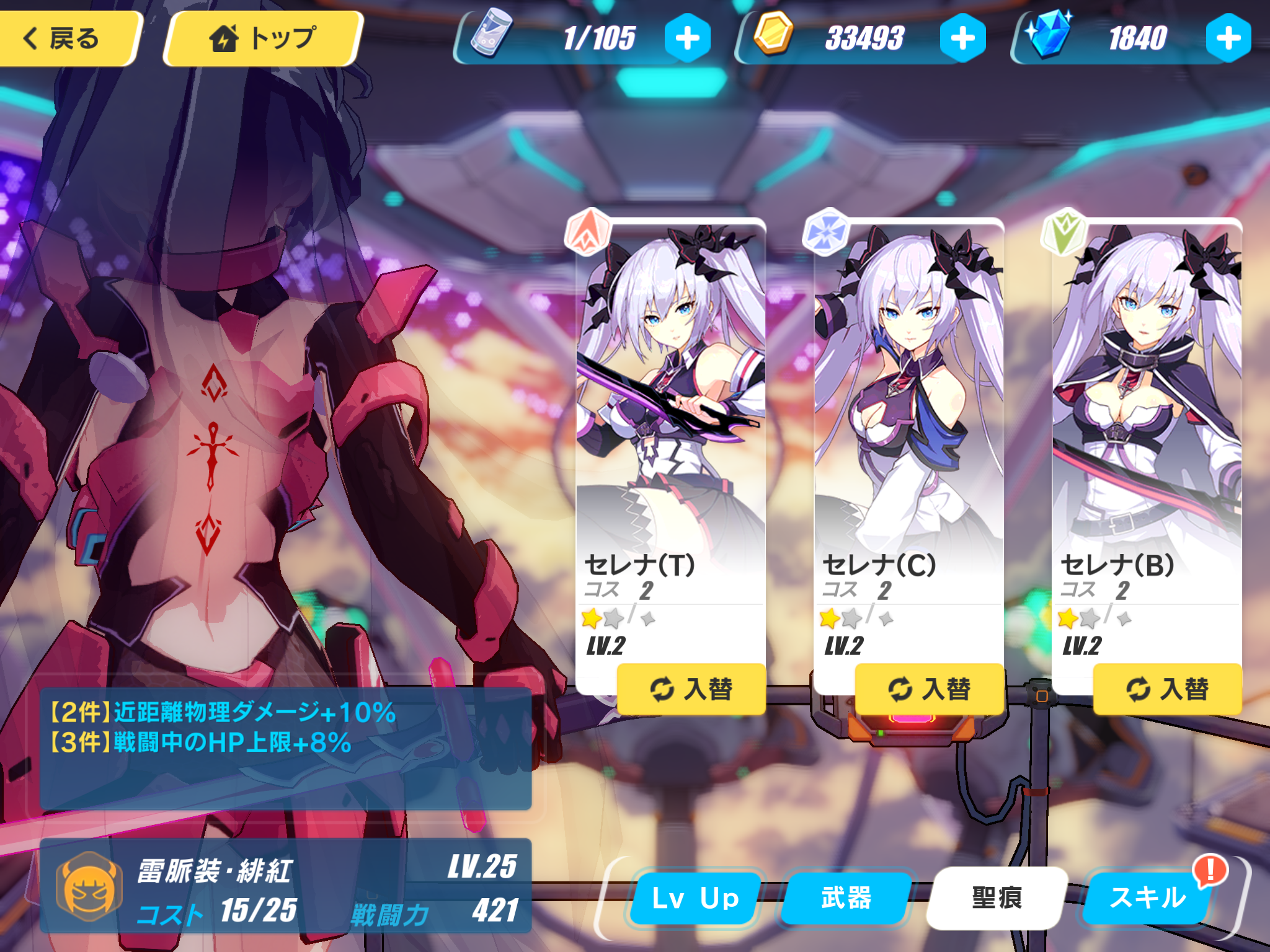Open the スキル skill tab

tap(1147, 898)
